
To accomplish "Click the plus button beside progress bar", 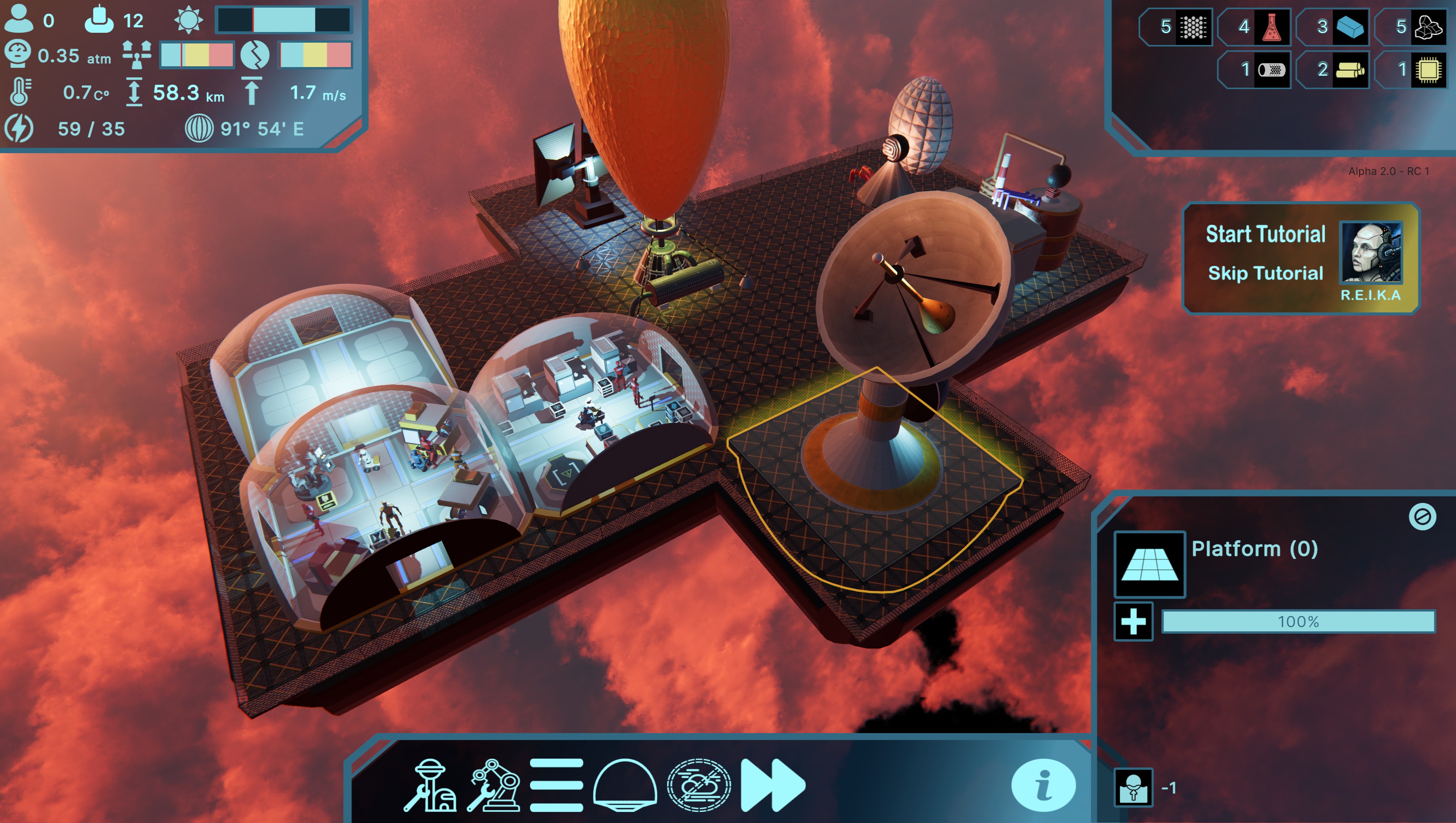I will (x=1133, y=622).
